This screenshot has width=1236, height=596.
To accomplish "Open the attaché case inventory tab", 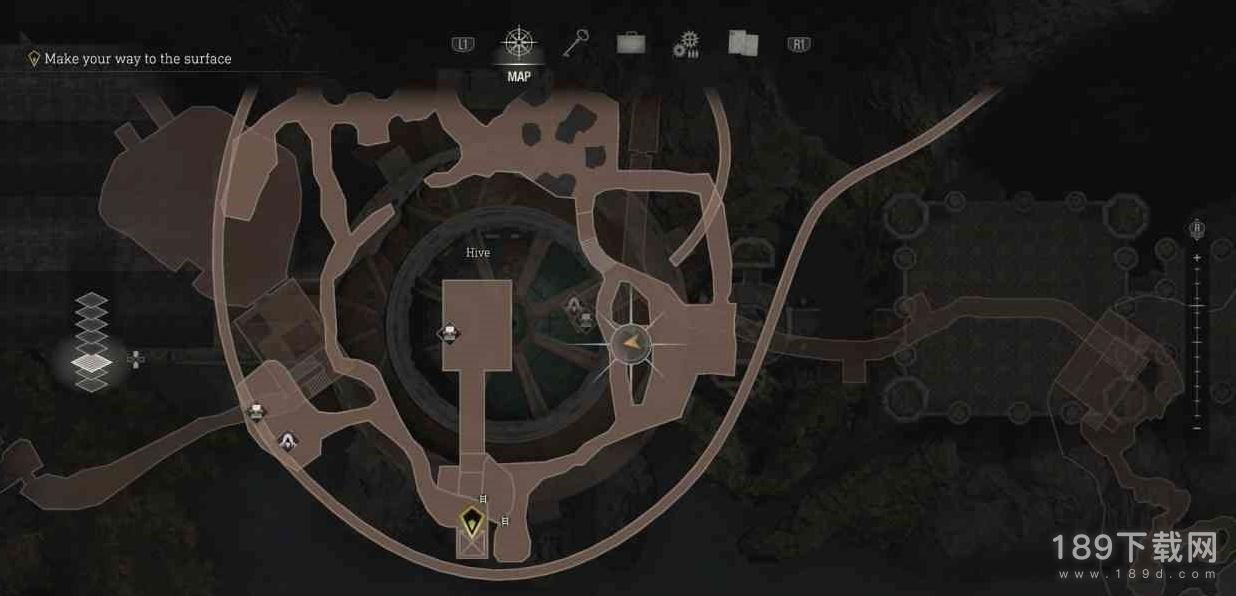I will tap(630, 43).
